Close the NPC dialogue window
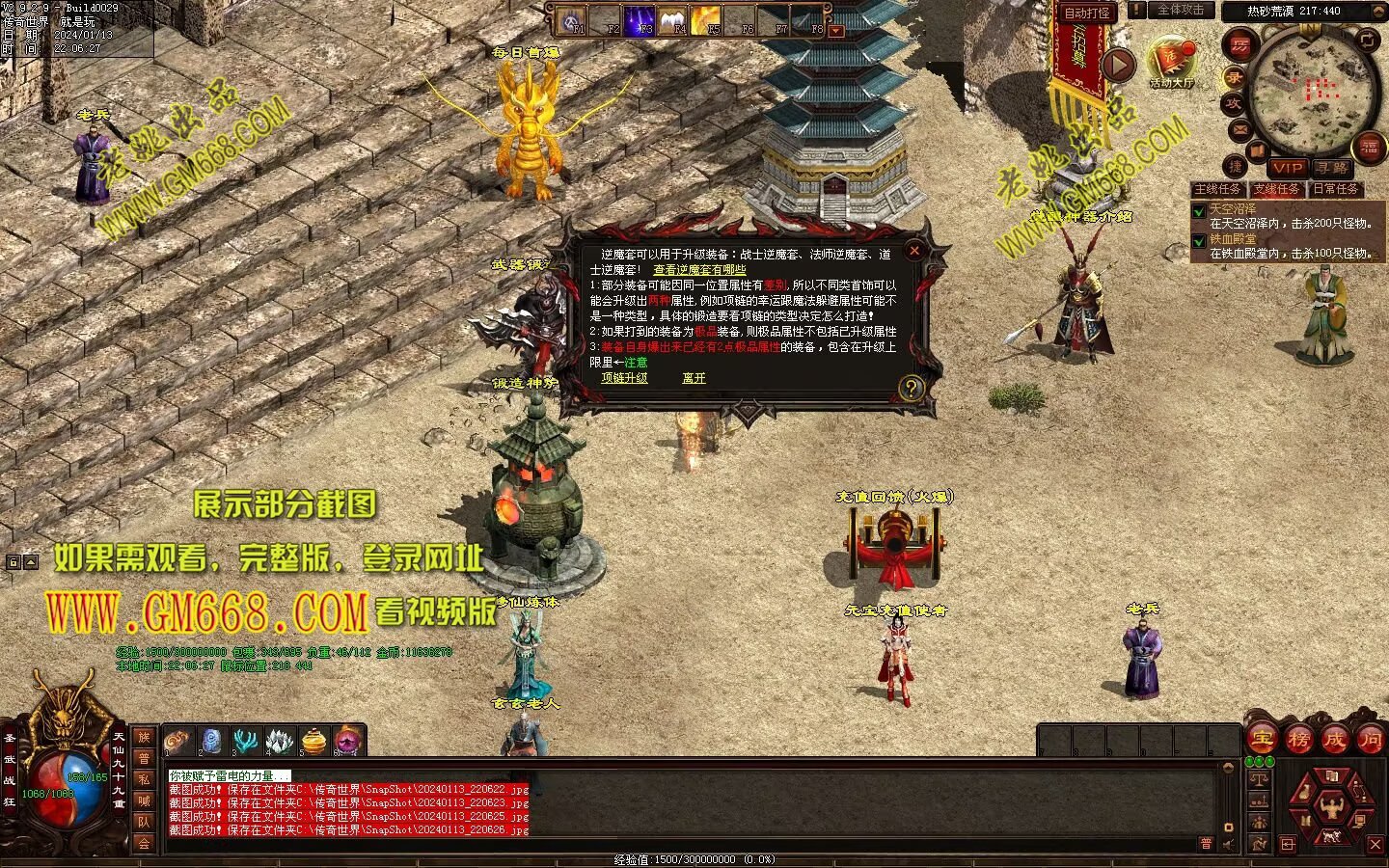The image size is (1389, 868). pos(913,251)
